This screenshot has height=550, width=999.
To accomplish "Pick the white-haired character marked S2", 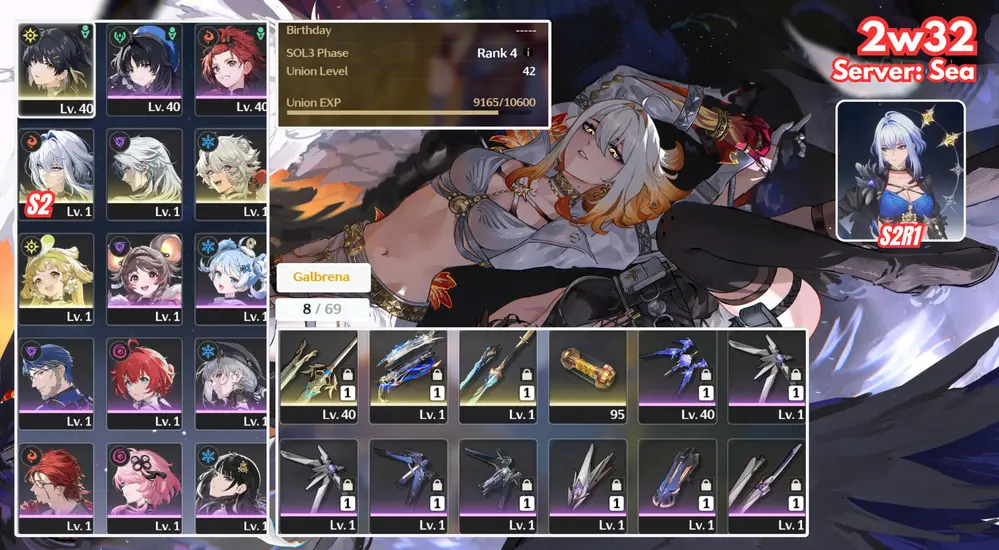I will tap(57, 173).
